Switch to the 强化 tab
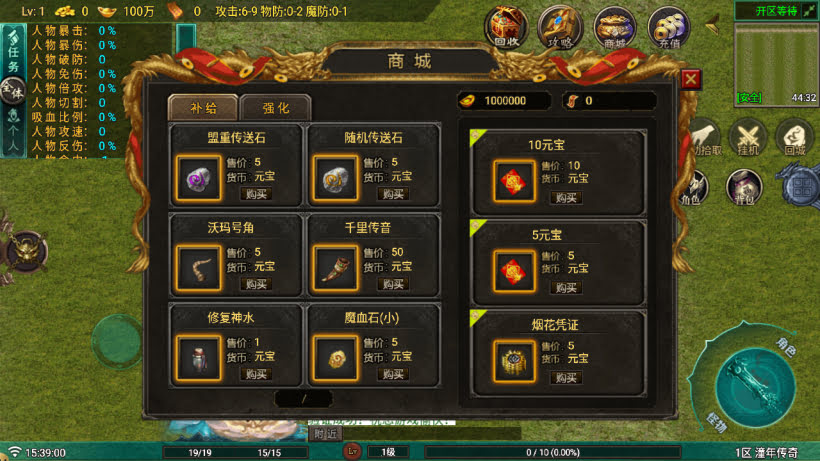Image resolution: width=820 pixels, height=461 pixels. click(x=276, y=108)
